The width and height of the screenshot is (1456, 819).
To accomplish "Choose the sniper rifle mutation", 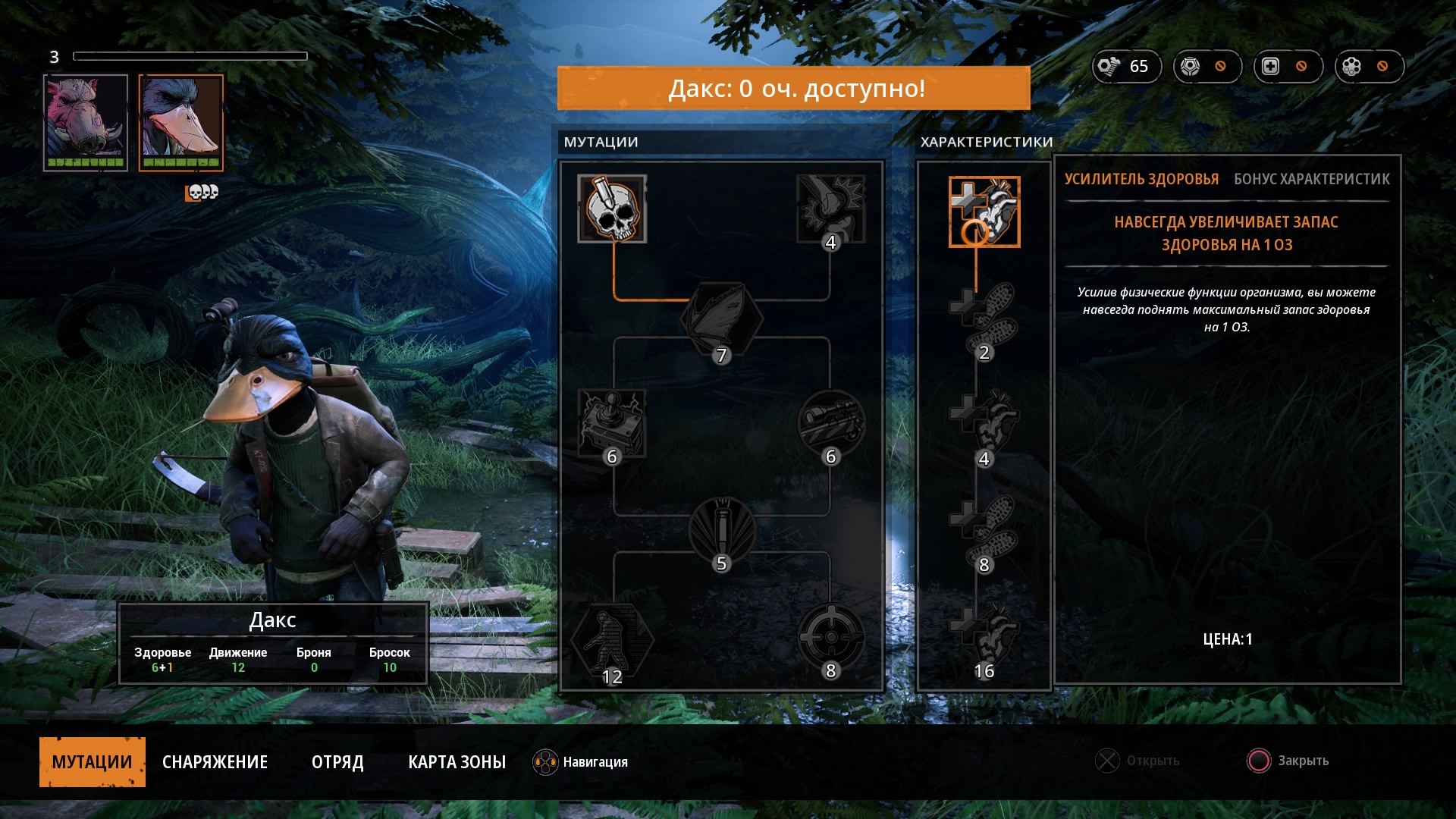I will click(831, 423).
